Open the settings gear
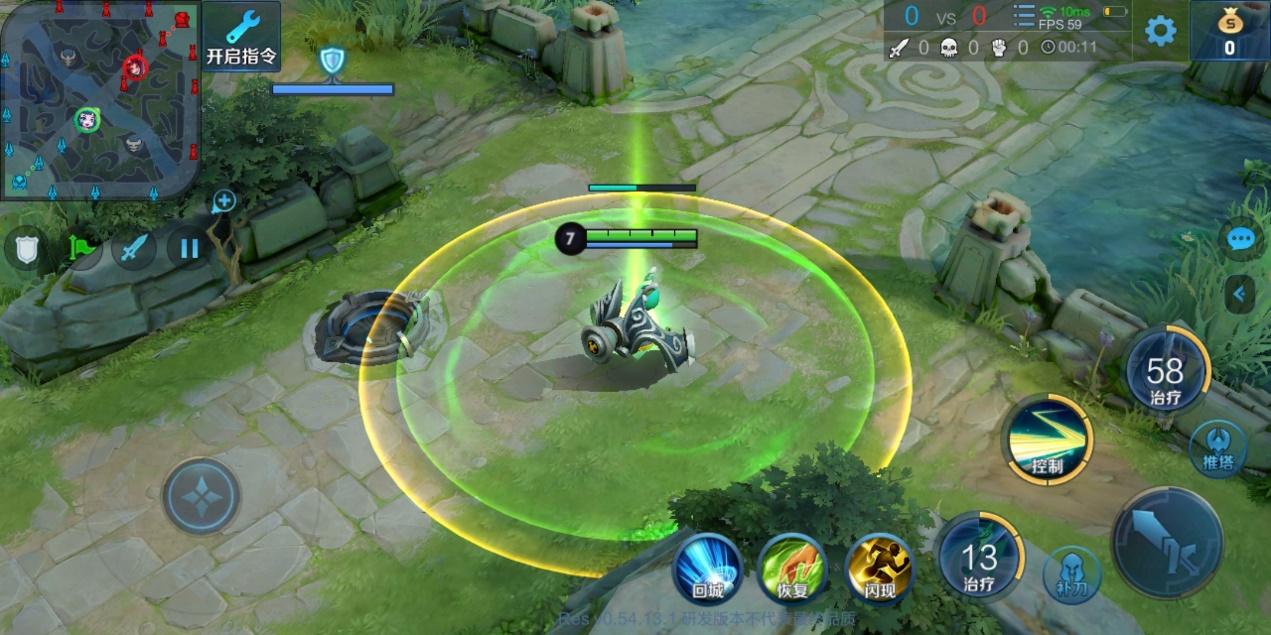This screenshot has height=635, width=1271. [x=1160, y=31]
